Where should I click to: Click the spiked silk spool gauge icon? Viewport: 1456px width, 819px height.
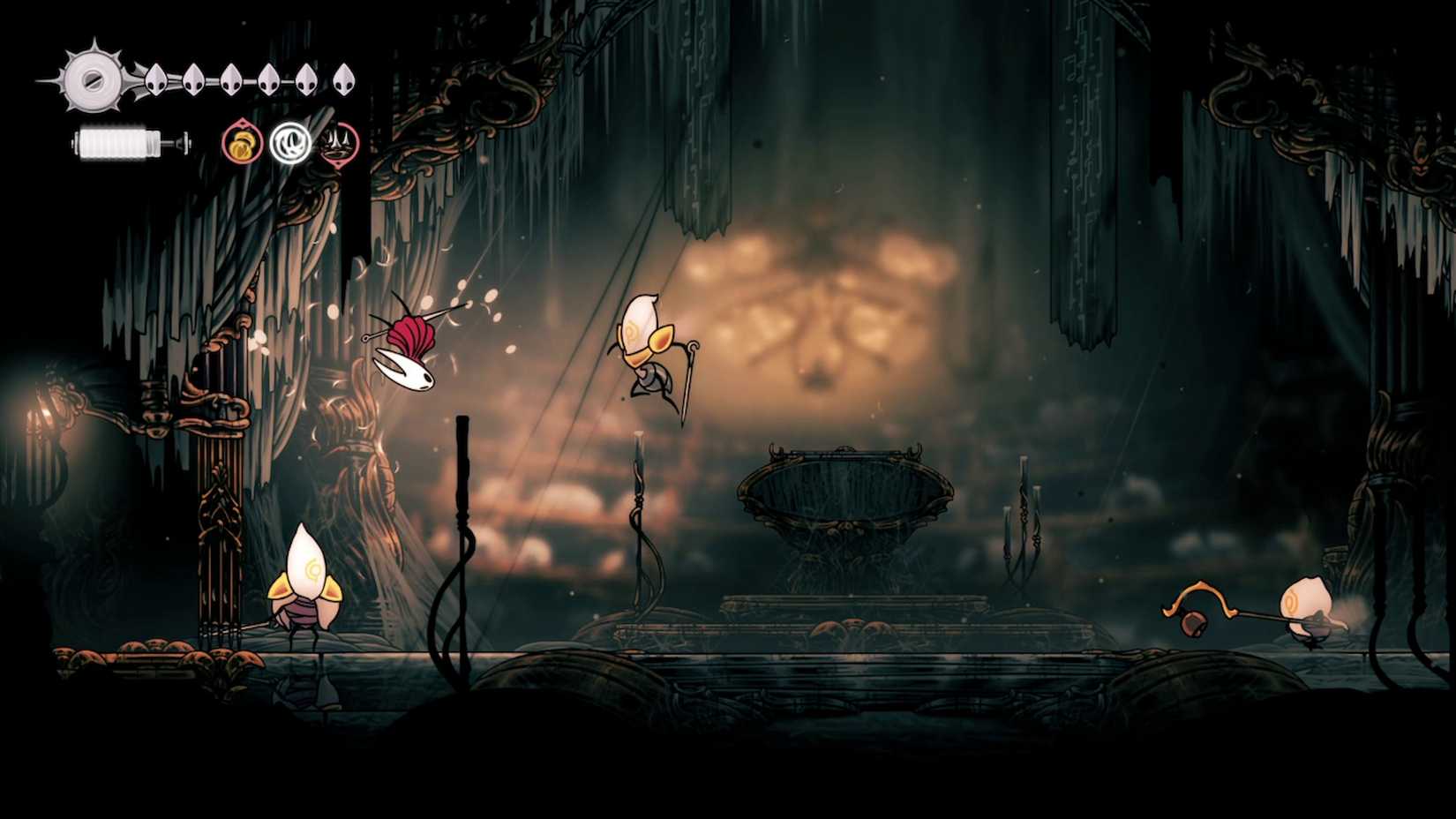(91, 79)
